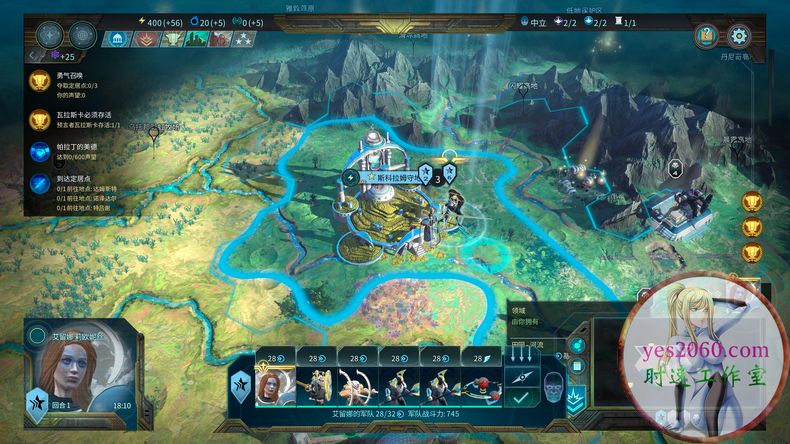Open the globe world map button
The height and width of the screenshot is (444, 790).
coord(82,35)
